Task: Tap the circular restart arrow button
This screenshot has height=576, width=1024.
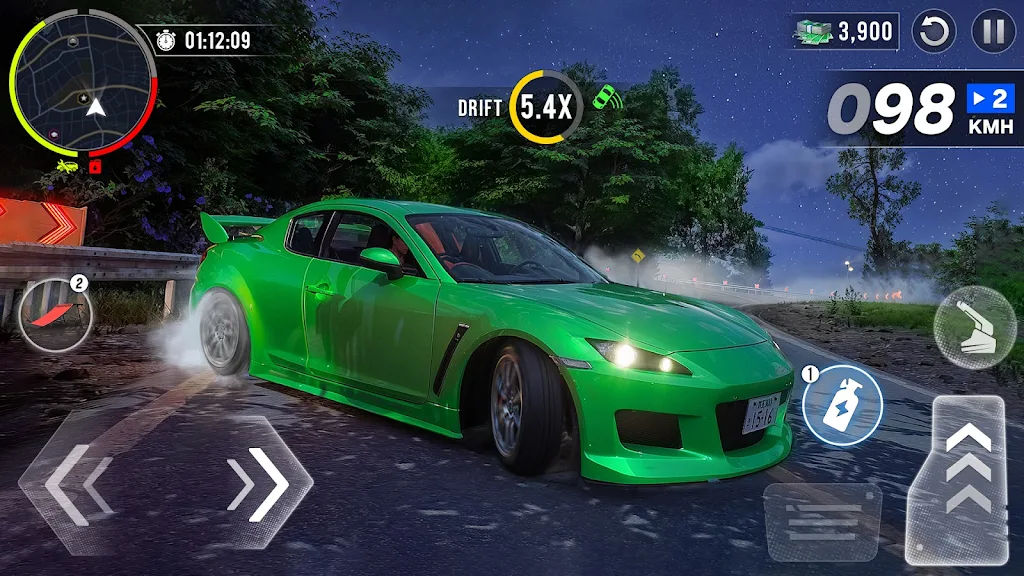Action: (x=936, y=32)
